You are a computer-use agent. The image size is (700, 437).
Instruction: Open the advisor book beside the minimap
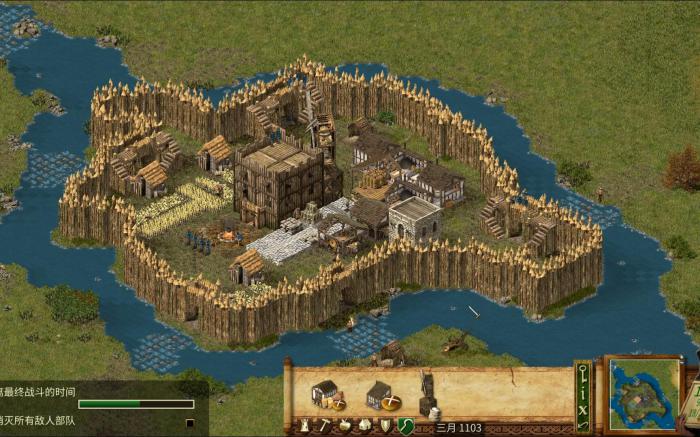tap(690, 400)
